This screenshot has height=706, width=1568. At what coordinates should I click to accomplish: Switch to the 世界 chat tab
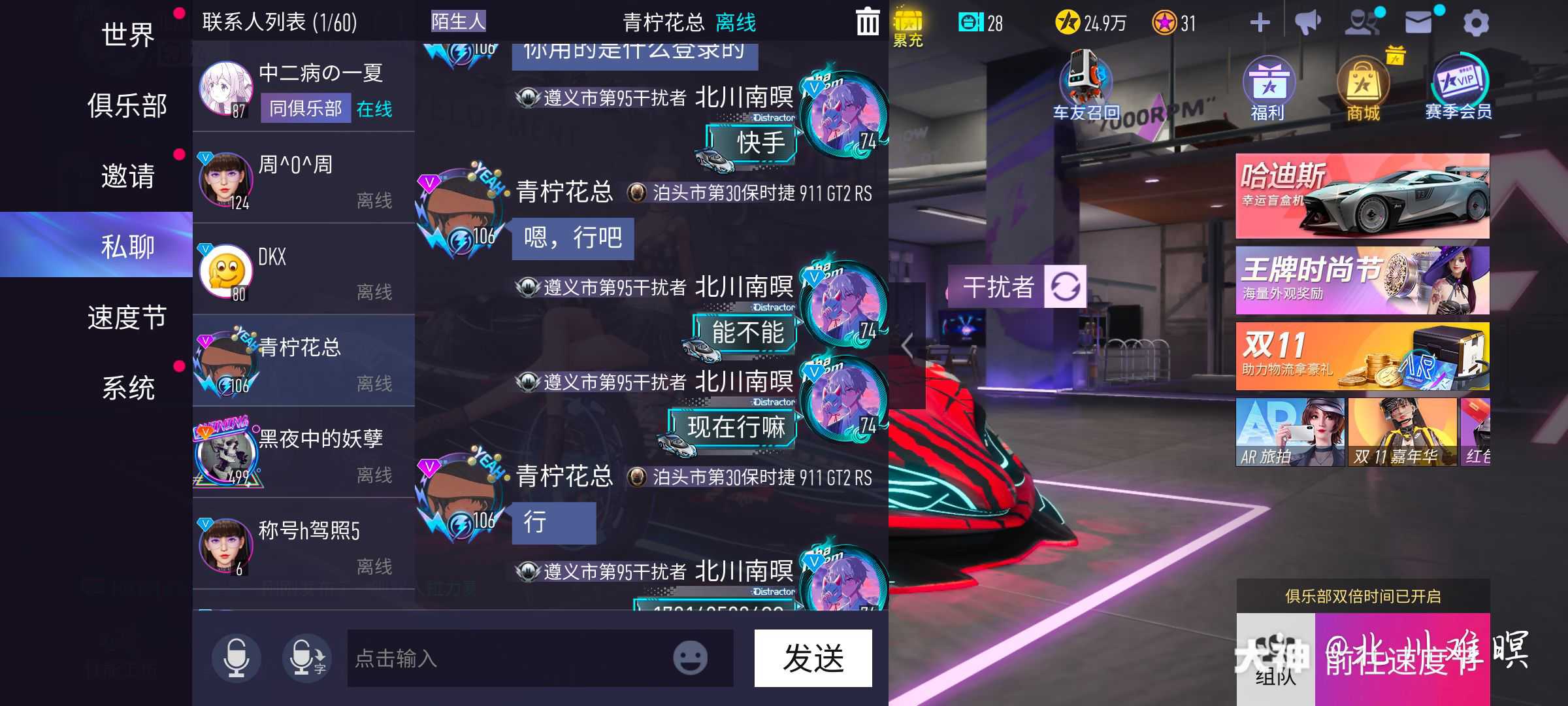point(128,36)
